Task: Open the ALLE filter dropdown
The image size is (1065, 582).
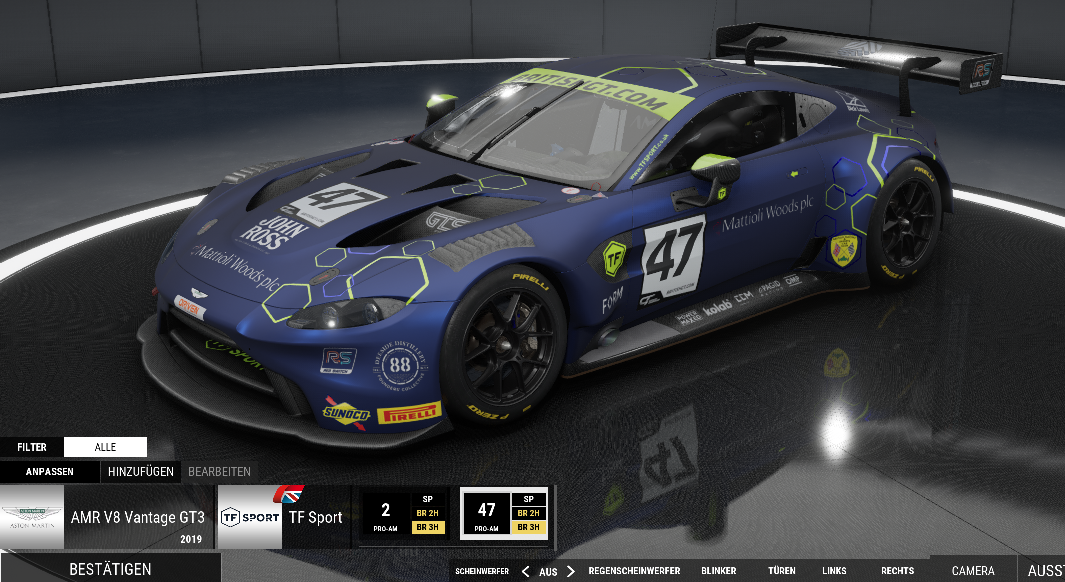Action: pos(105,447)
